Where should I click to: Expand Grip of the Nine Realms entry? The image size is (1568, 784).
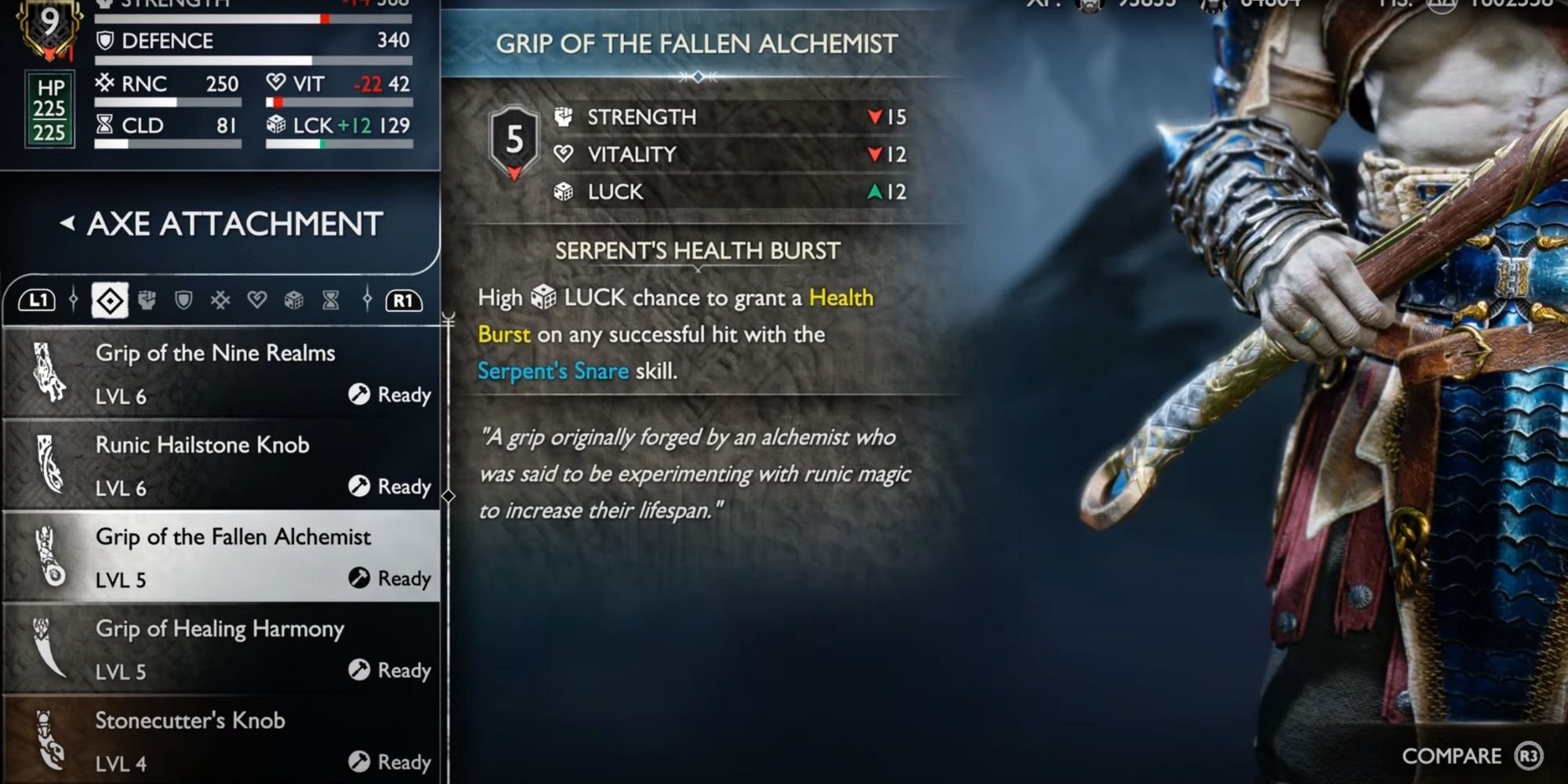tap(220, 374)
